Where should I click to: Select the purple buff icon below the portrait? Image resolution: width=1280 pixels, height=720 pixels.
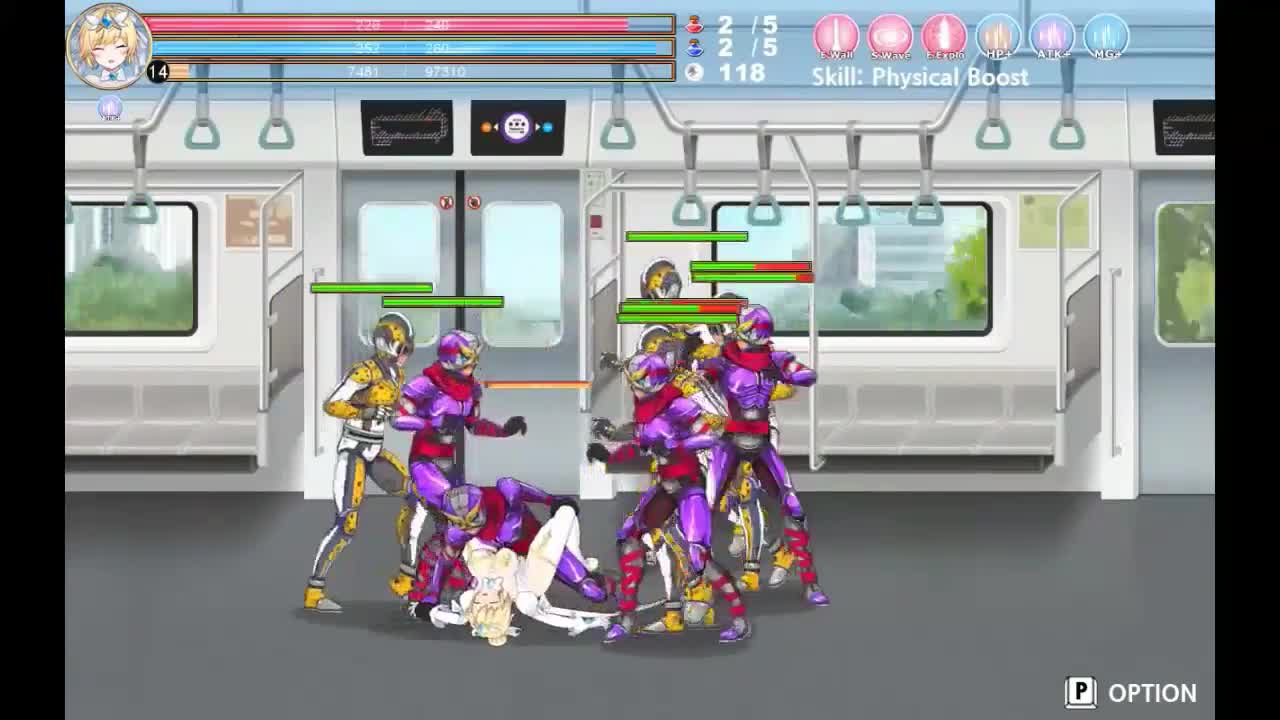coord(110,108)
